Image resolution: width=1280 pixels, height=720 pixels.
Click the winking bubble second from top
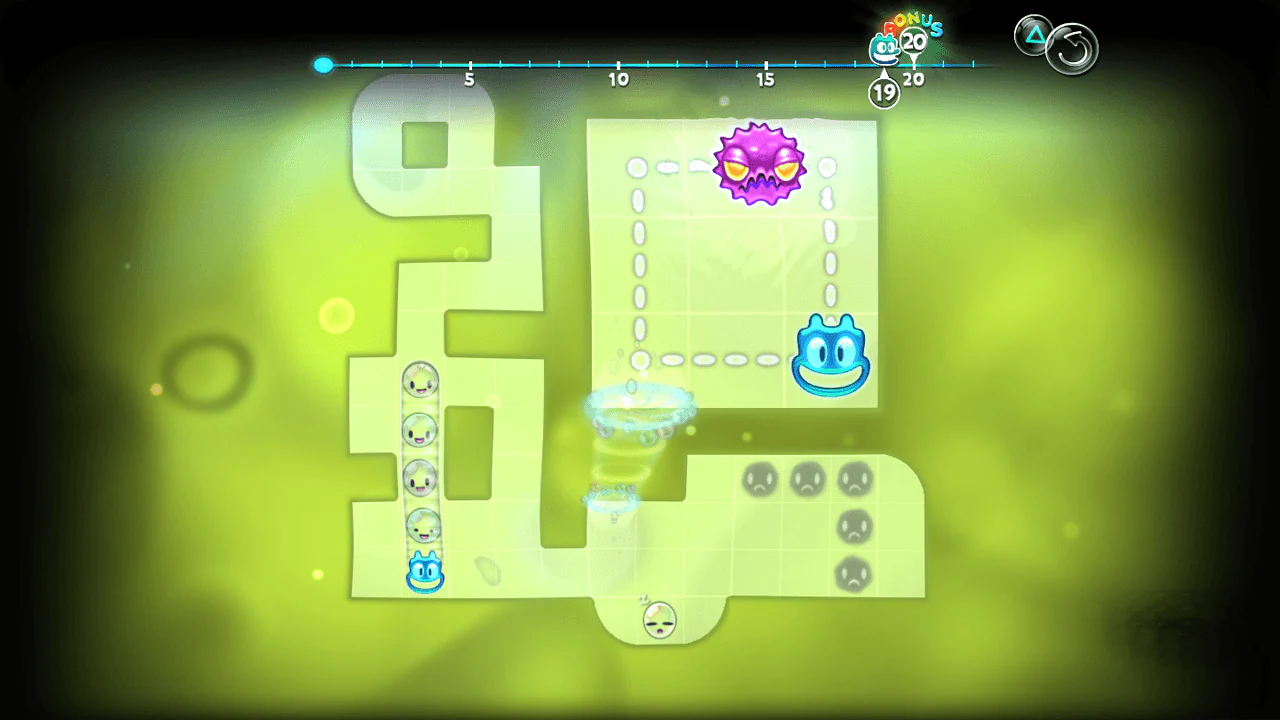420,432
